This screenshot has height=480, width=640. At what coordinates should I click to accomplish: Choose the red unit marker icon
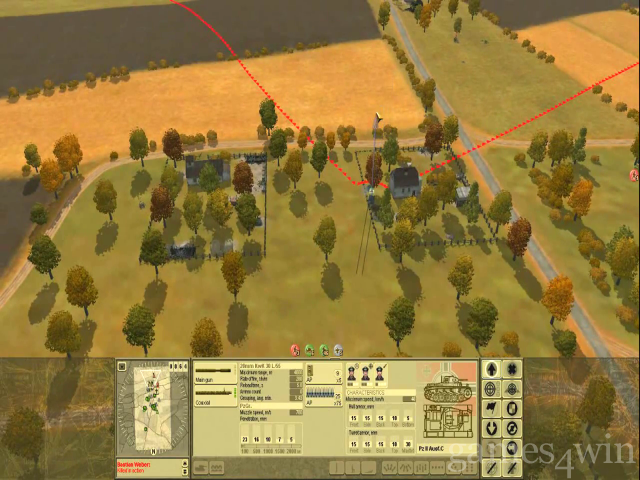295,350
